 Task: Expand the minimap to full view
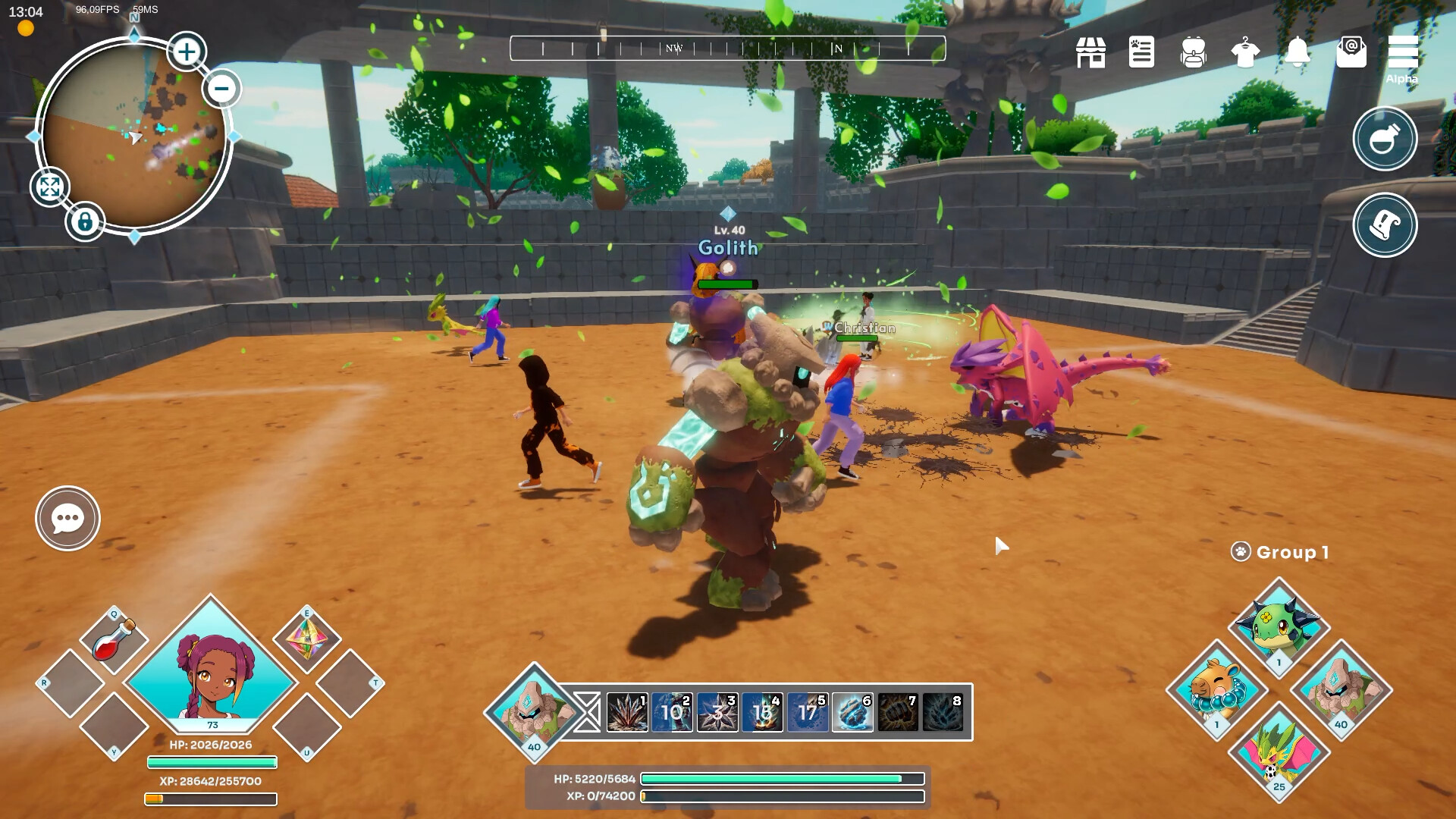tap(50, 187)
